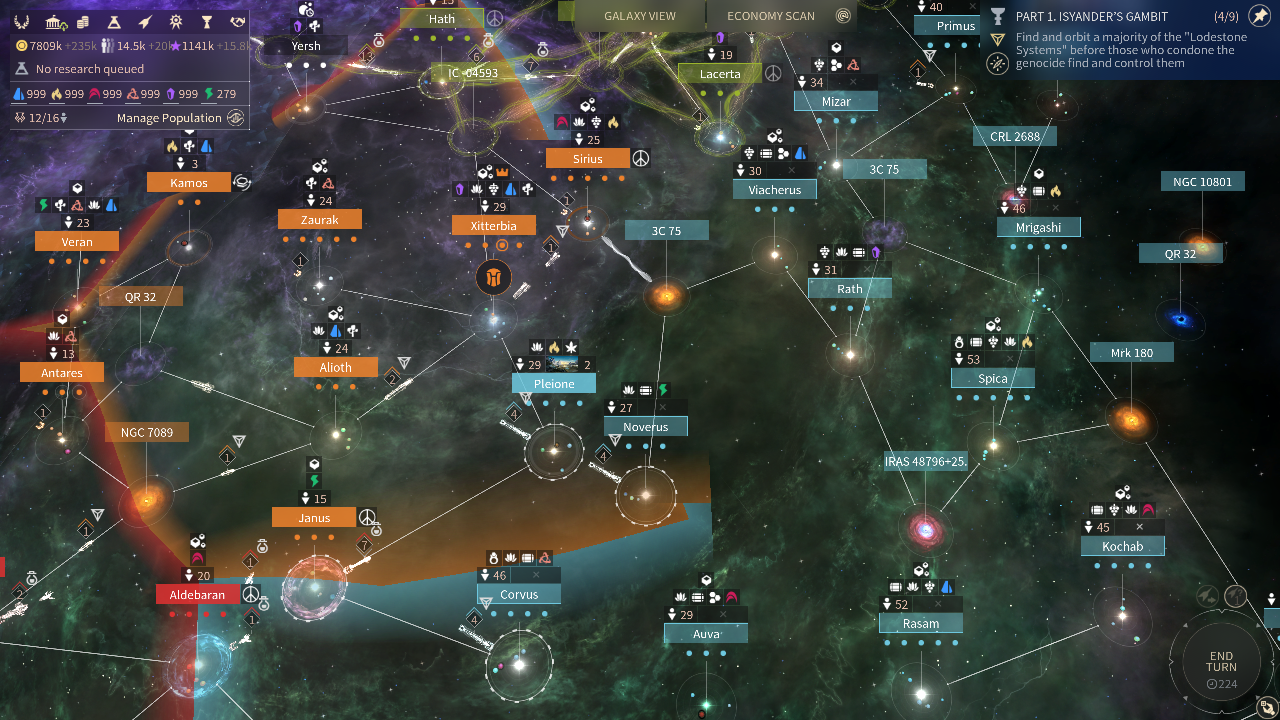The height and width of the screenshot is (720, 1280).
Task: End the current turn
Action: point(1221,662)
